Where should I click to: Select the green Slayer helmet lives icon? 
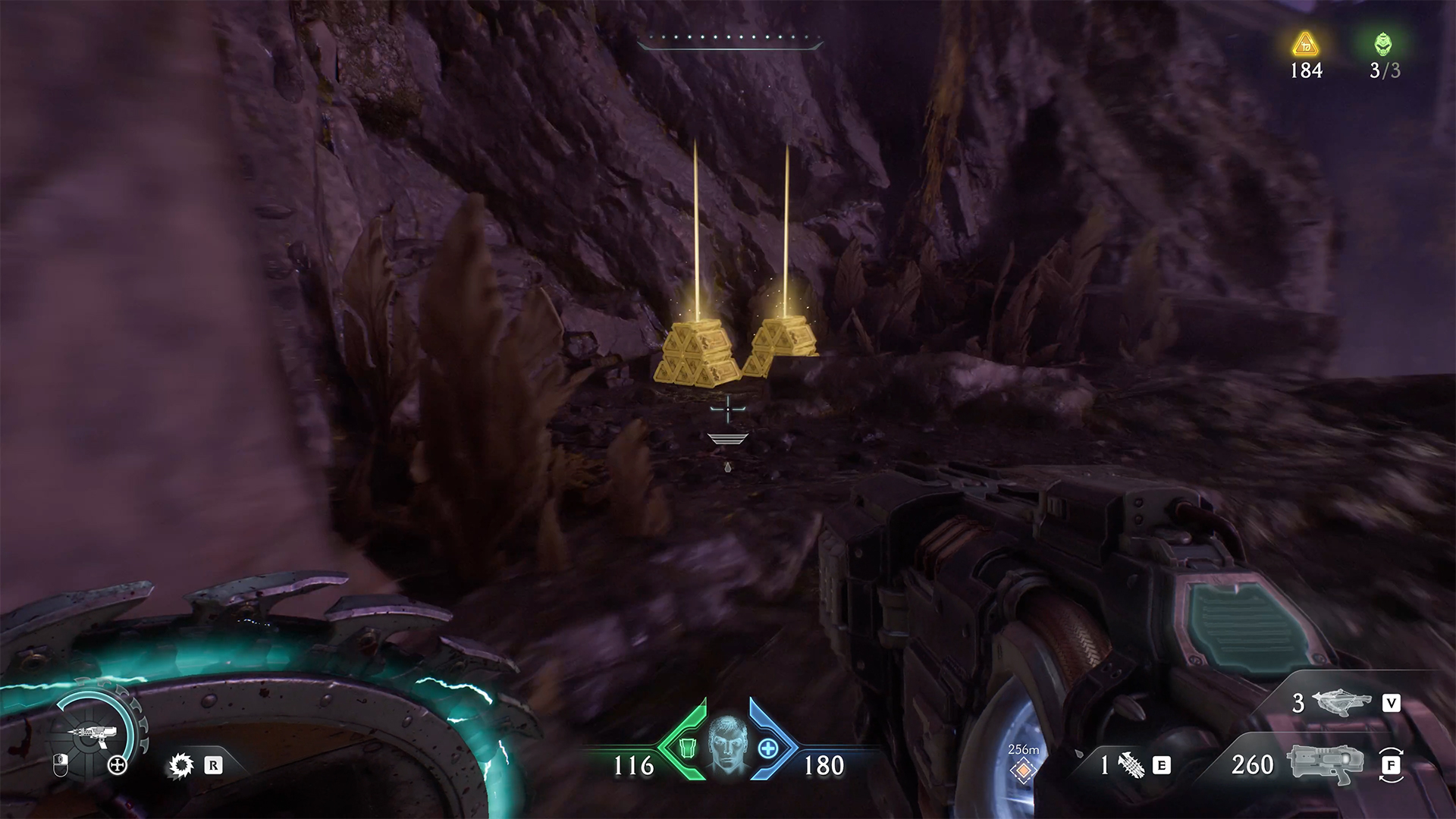coord(1383,44)
